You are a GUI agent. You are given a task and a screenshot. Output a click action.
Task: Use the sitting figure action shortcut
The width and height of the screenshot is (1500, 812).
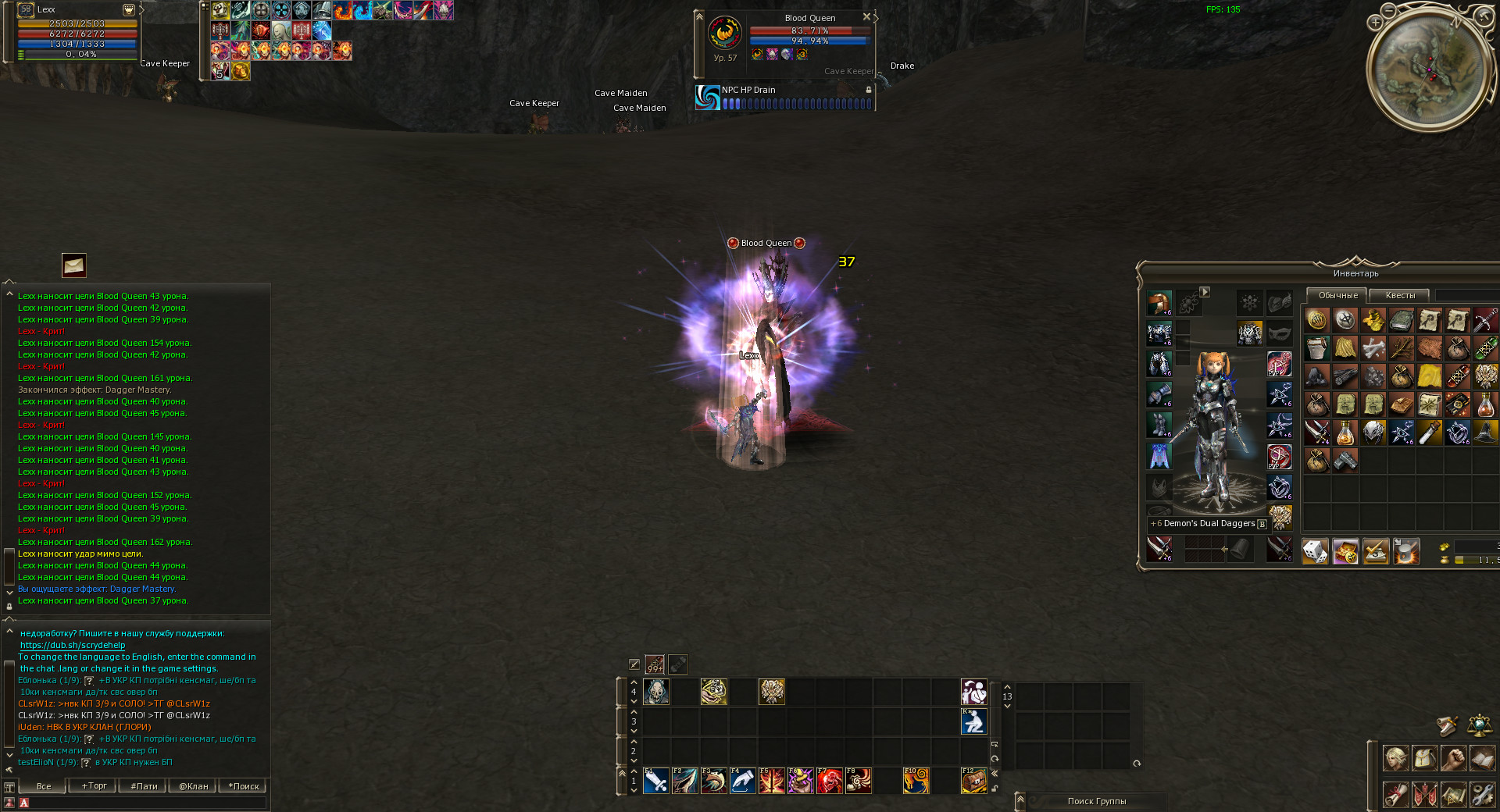(x=973, y=721)
